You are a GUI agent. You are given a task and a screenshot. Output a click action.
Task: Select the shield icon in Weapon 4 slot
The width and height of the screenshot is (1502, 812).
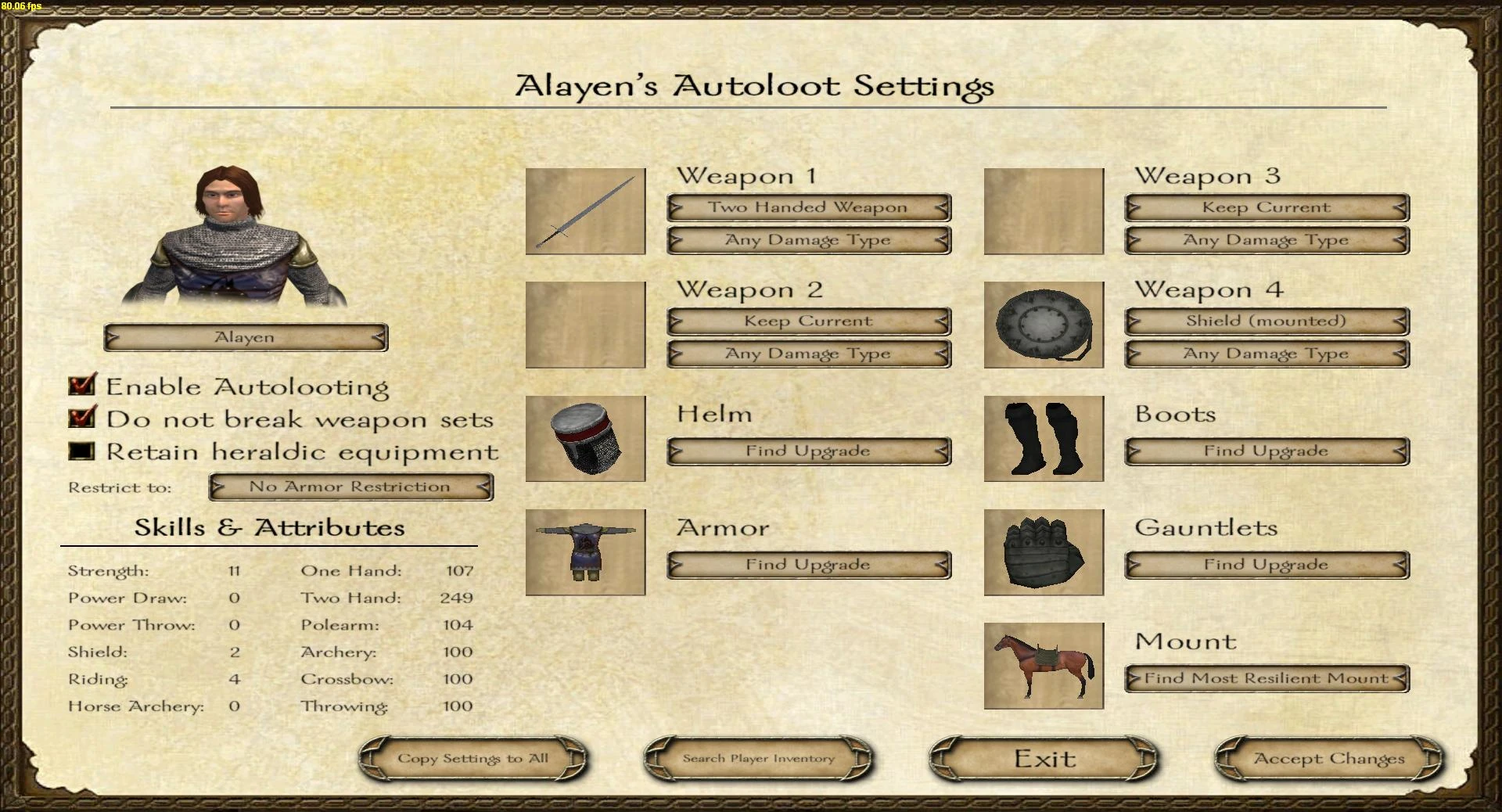point(1043,325)
